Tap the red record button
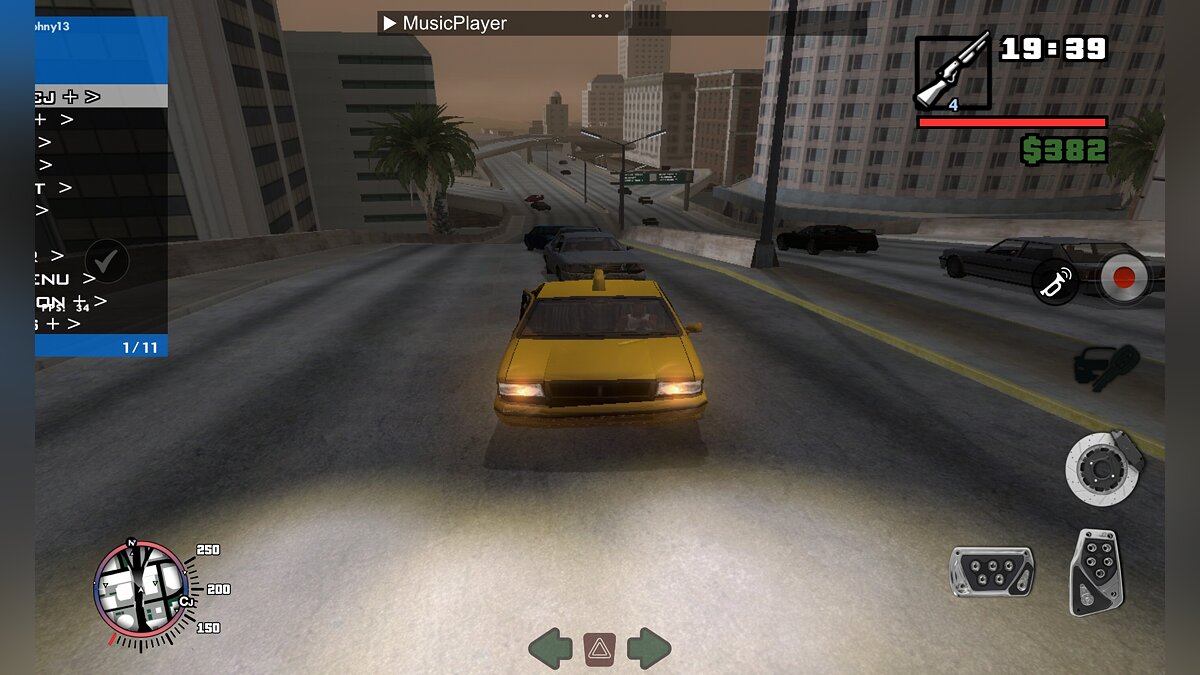The width and height of the screenshot is (1200, 675). point(1125,278)
